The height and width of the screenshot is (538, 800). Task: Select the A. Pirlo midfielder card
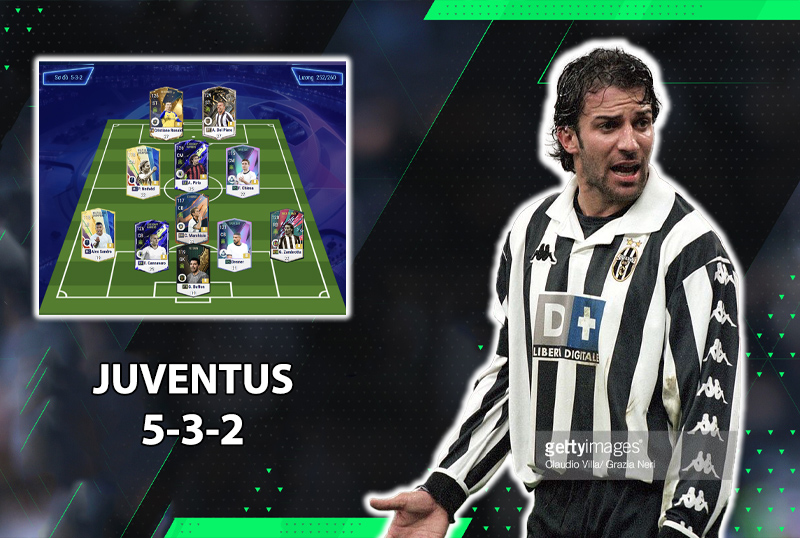(191, 165)
